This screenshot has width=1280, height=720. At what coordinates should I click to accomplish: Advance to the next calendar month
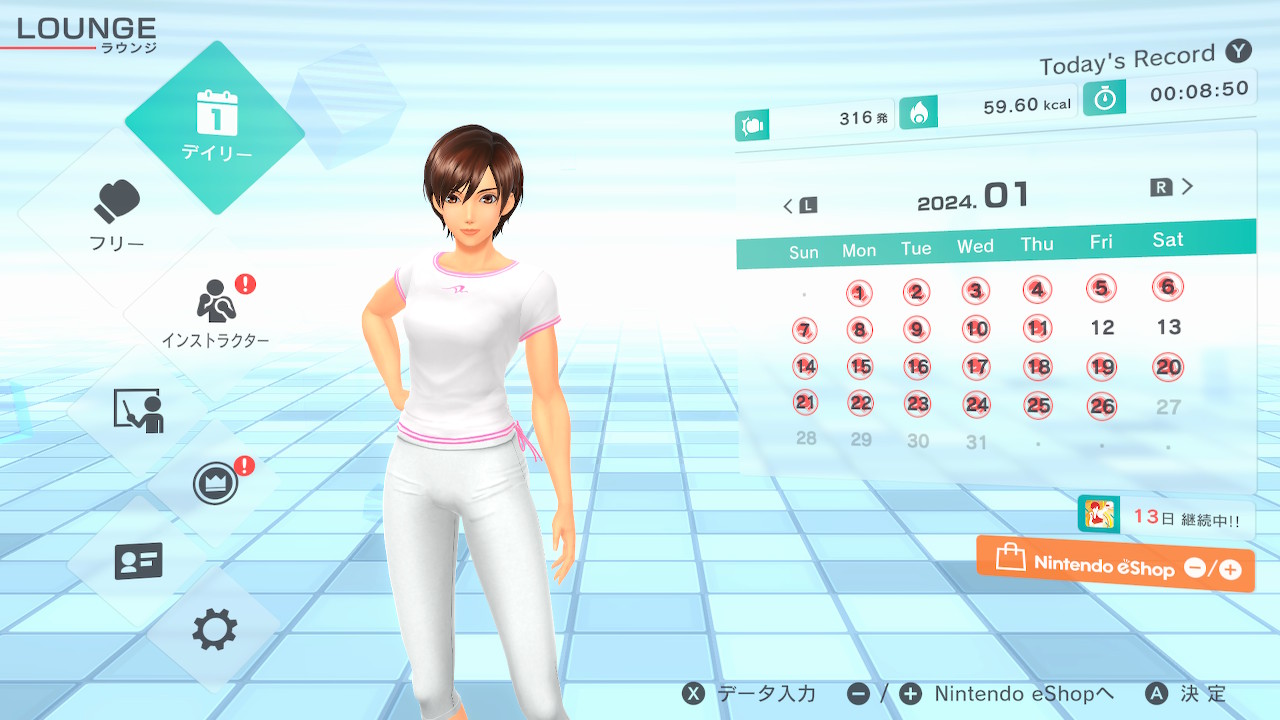pos(1173,187)
